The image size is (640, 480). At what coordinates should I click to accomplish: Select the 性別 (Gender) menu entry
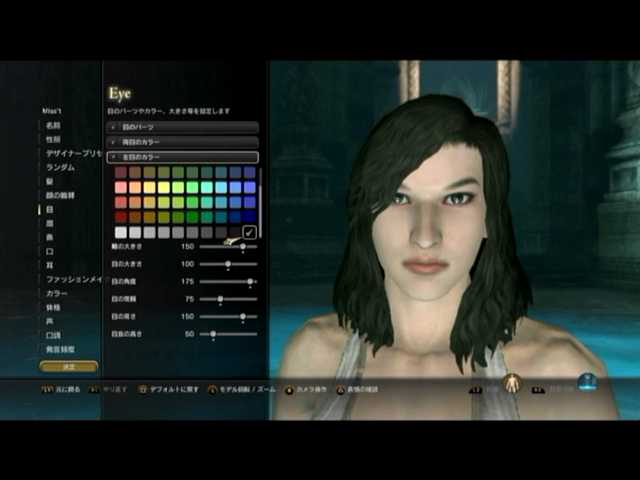tap(52, 140)
